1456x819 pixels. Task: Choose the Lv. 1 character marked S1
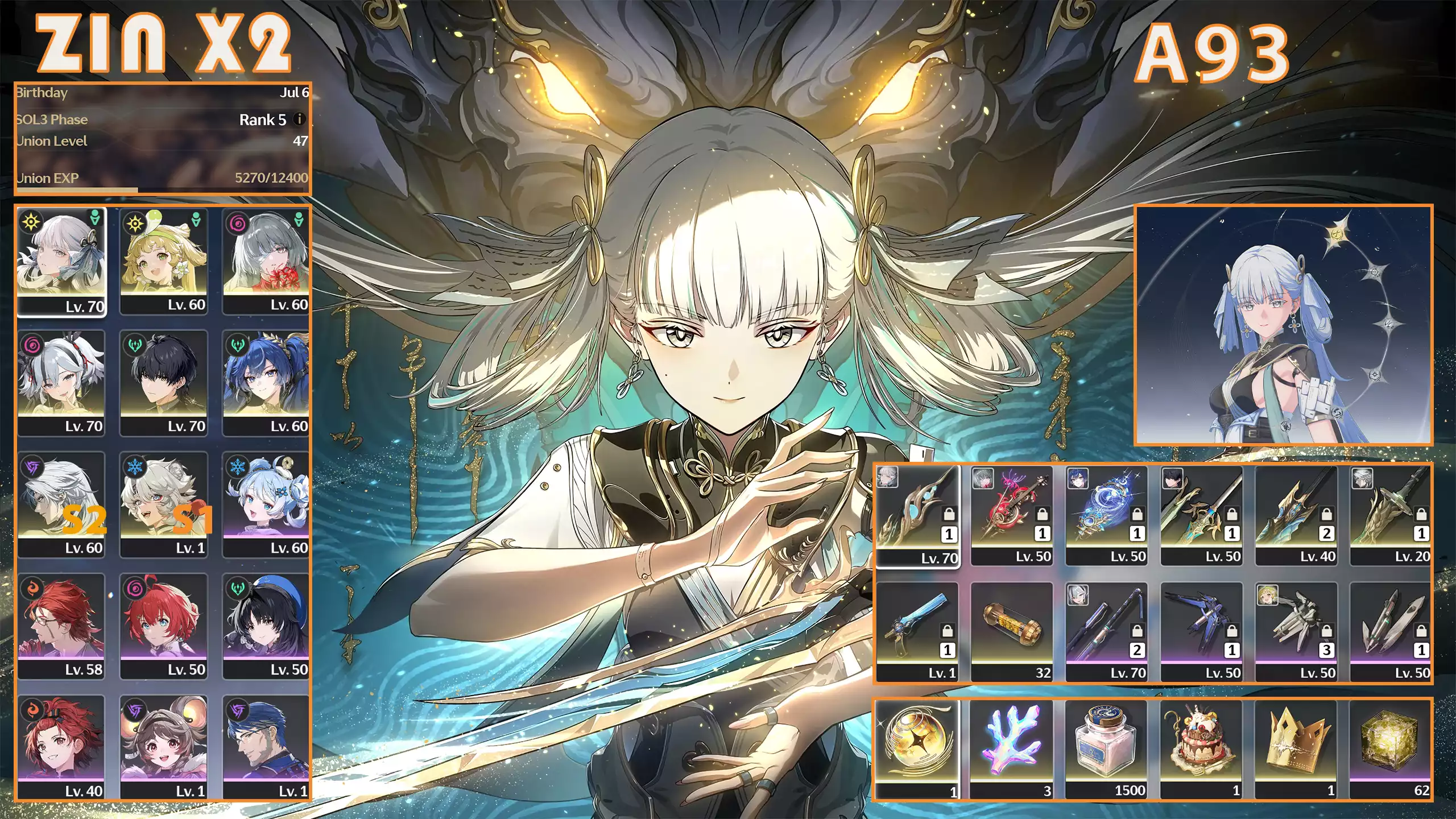(164, 504)
